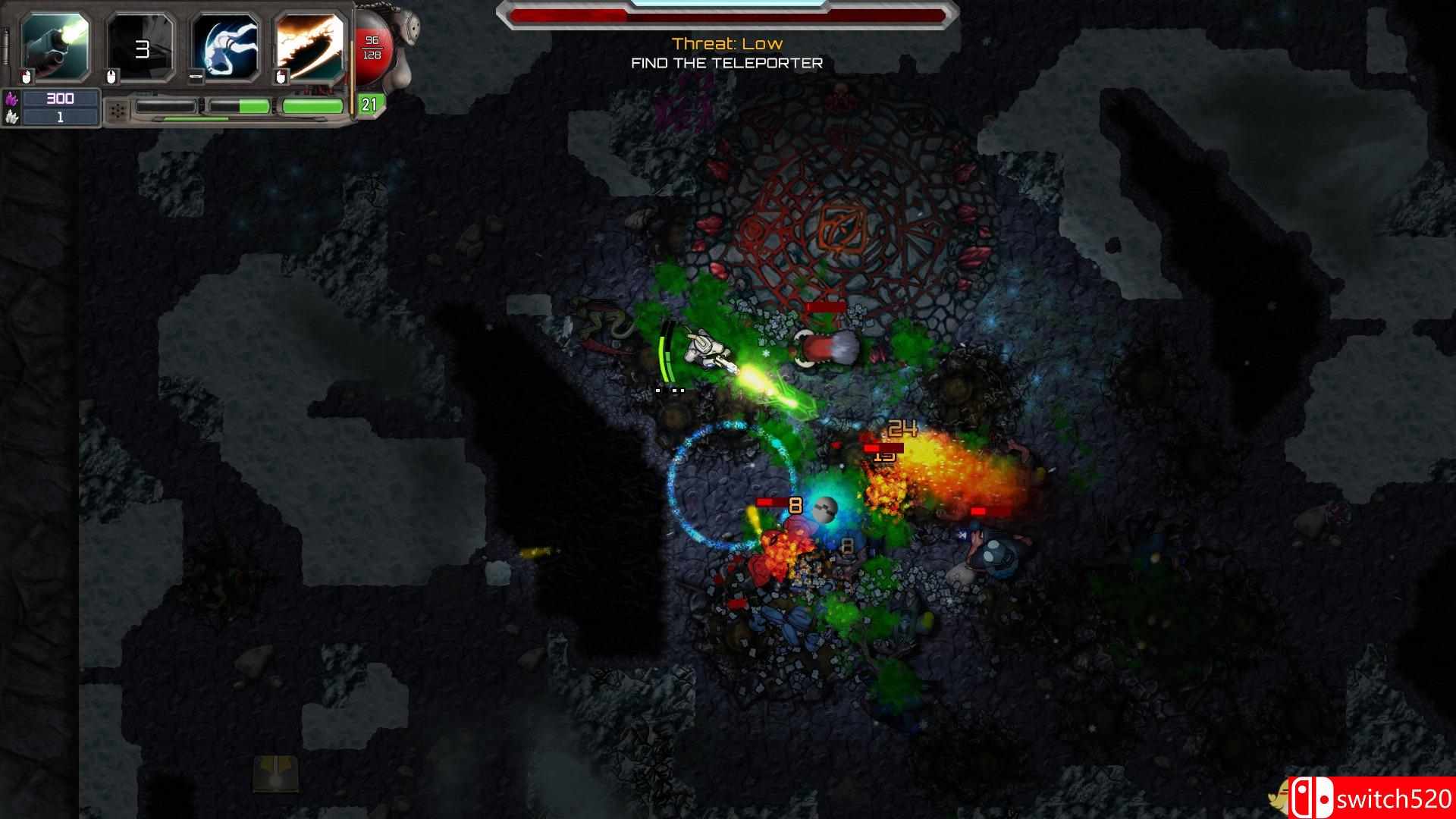Toggle the mouse binding under the grenade slot
Screen dimensions: 1456x819
point(111,76)
